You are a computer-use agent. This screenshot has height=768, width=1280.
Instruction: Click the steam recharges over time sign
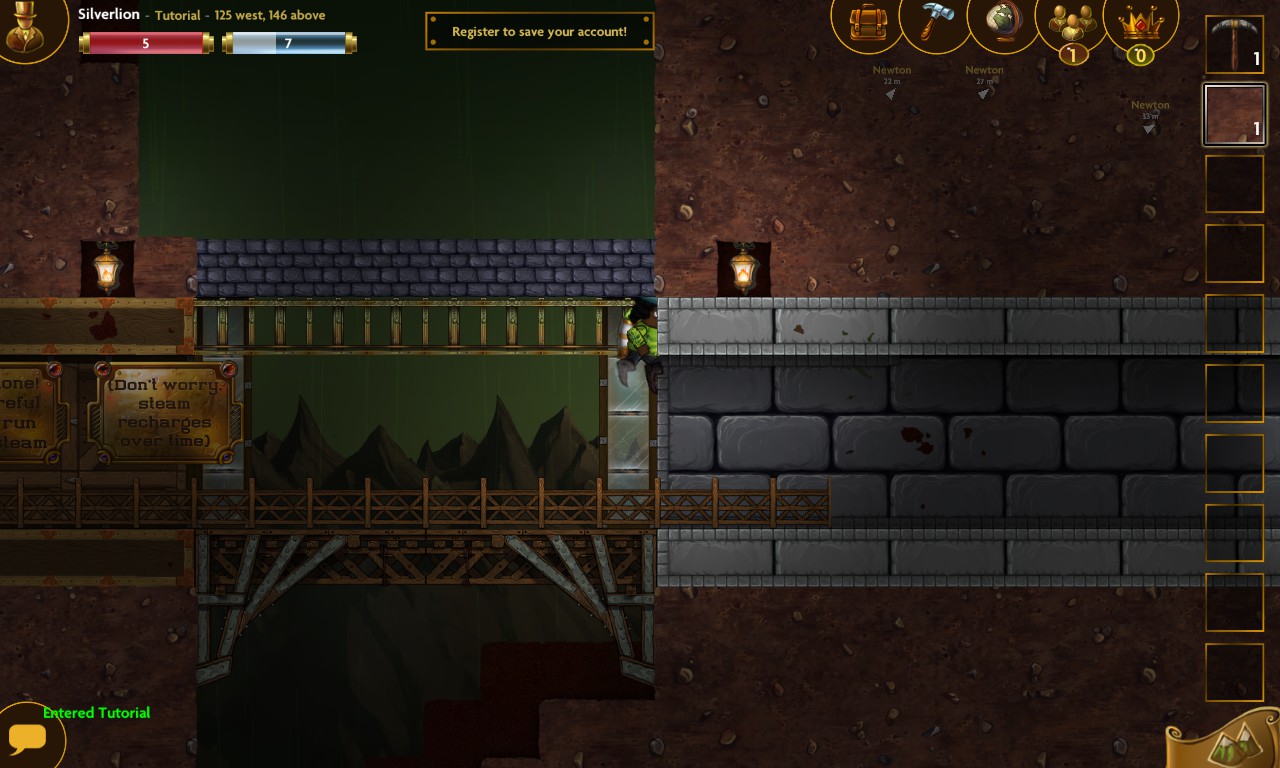[x=163, y=411]
